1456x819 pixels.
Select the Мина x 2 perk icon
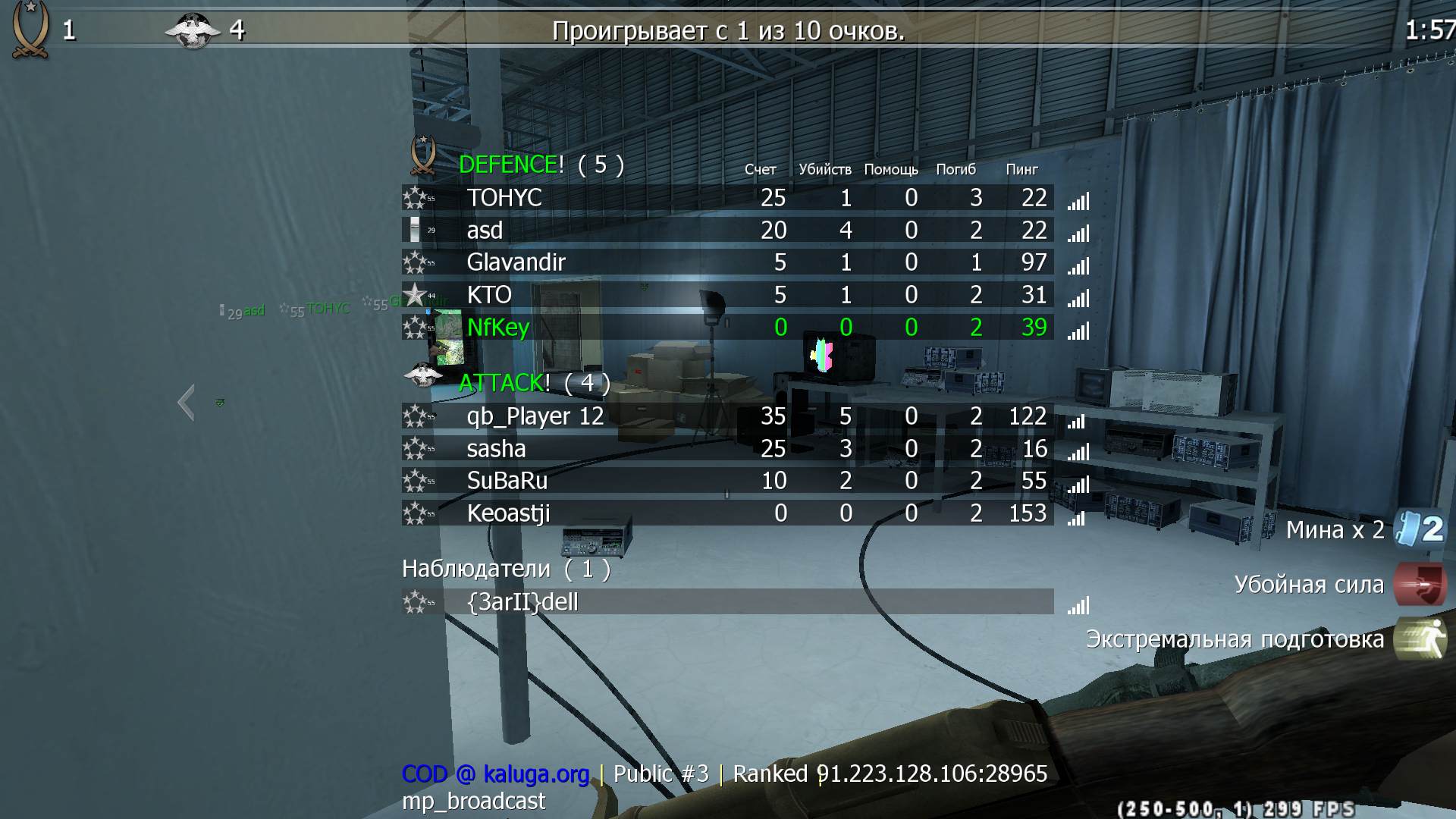pyautogui.click(x=1409, y=530)
